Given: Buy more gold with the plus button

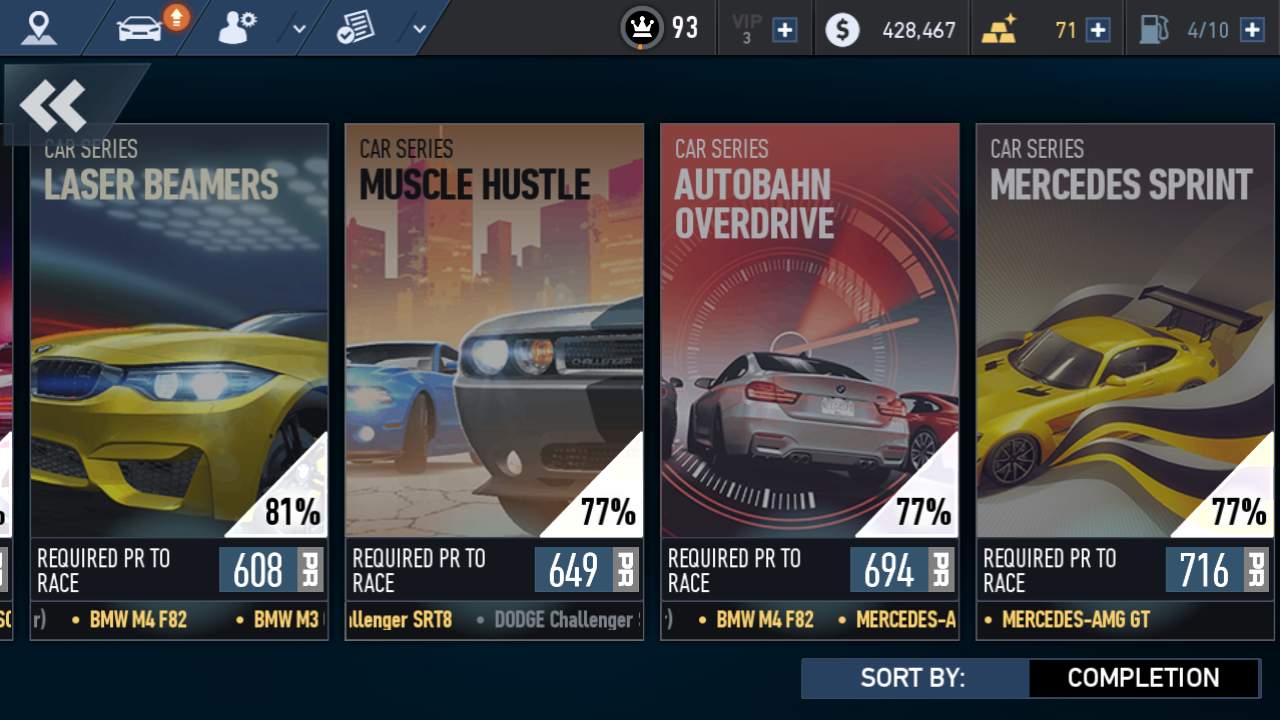Looking at the screenshot, I should [x=1098, y=30].
